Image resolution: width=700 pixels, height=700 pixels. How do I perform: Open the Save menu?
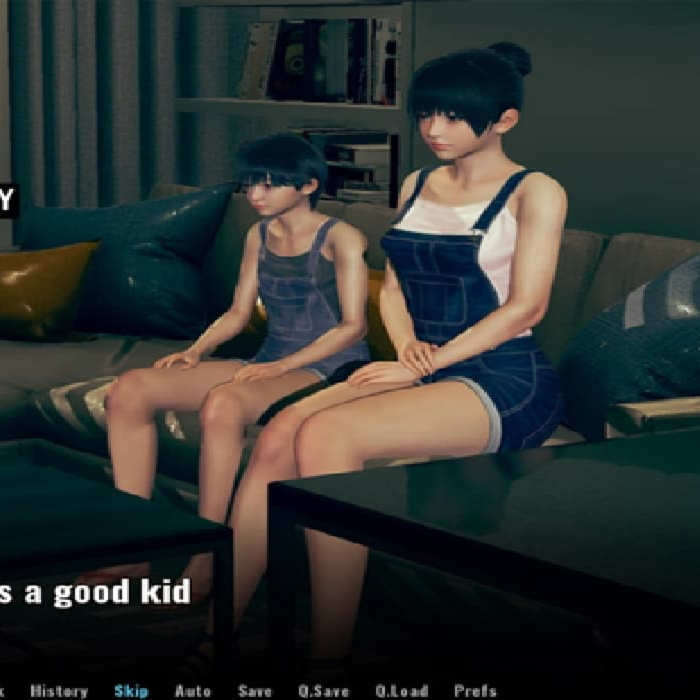pyautogui.click(x=255, y=690)
